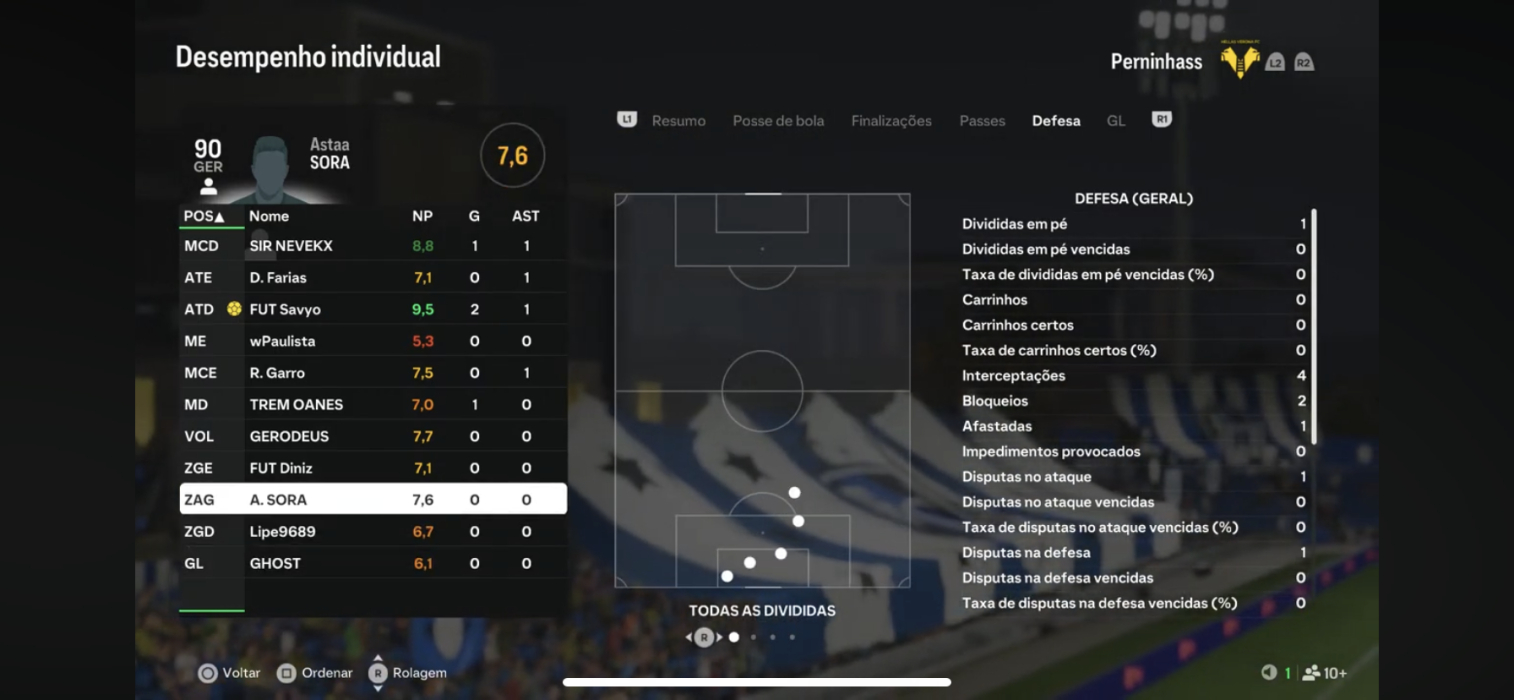Choose the D. Farias player row
This screenshot has width=1514, height=700.
click(x=372, y=278)
